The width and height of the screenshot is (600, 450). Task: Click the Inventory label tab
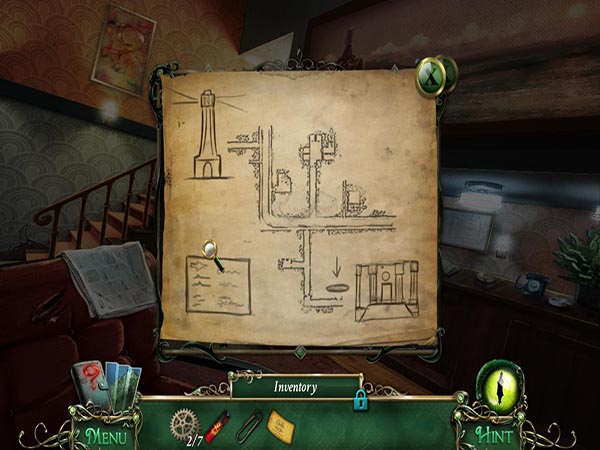pos(294,385)
